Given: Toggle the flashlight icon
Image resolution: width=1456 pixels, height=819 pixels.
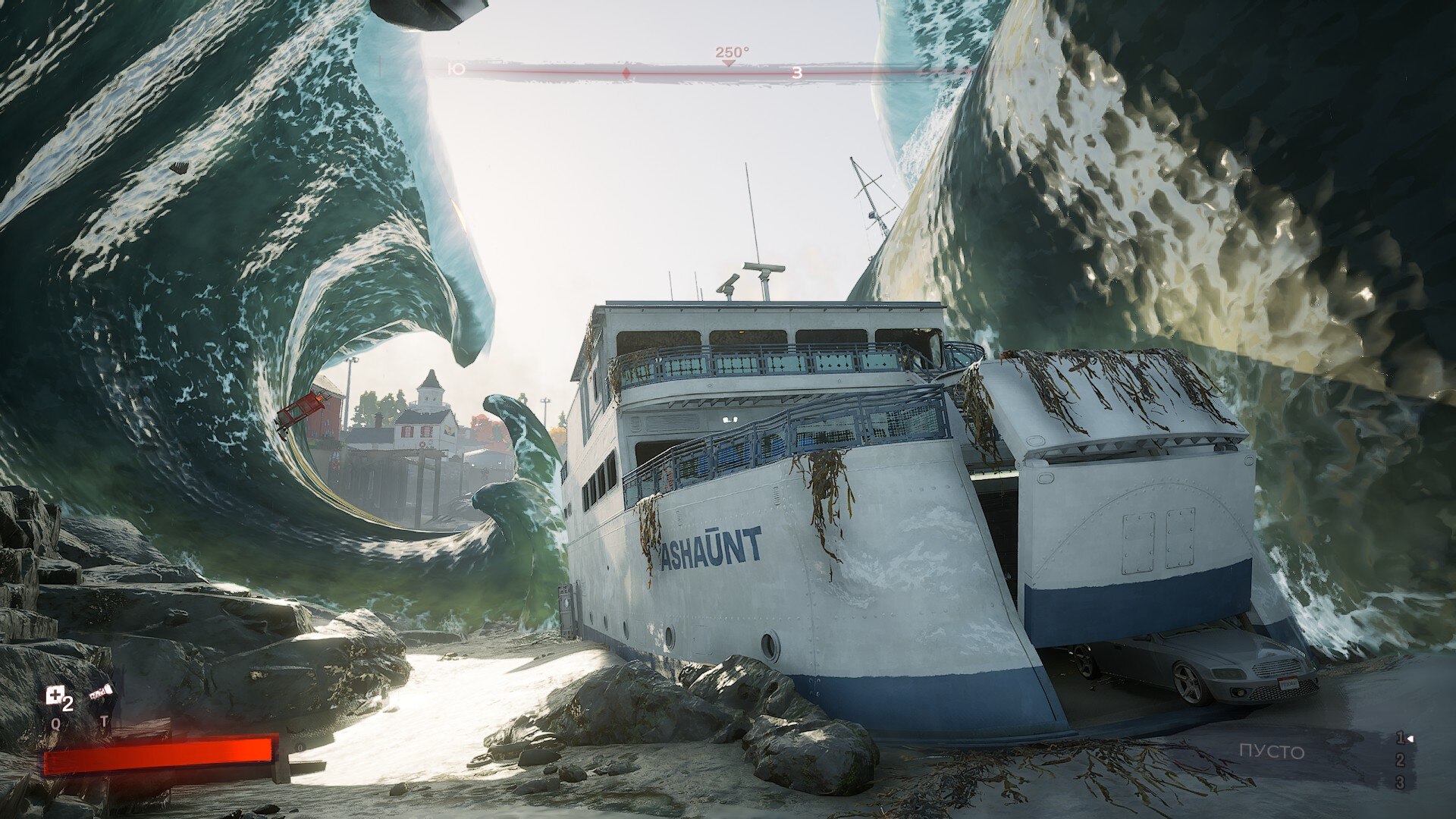Looking at the screenshot, I should point(102,692).
